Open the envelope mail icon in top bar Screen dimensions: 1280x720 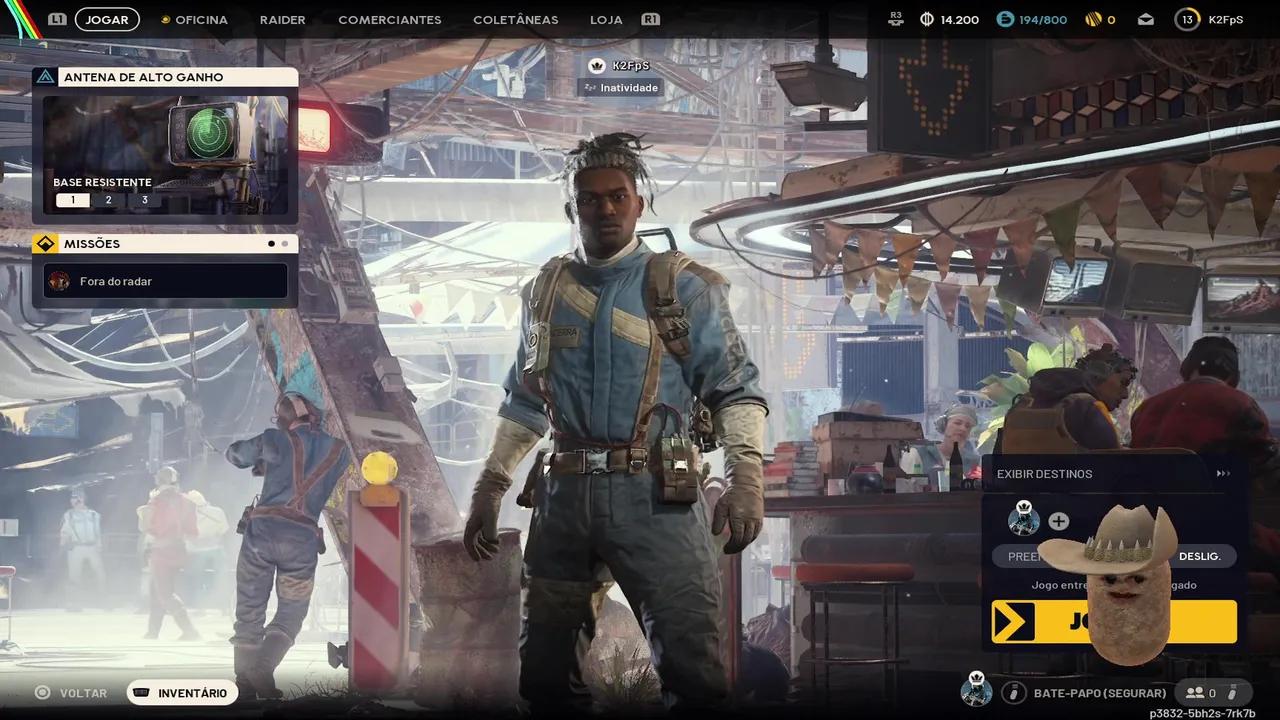pos(1145,18)
